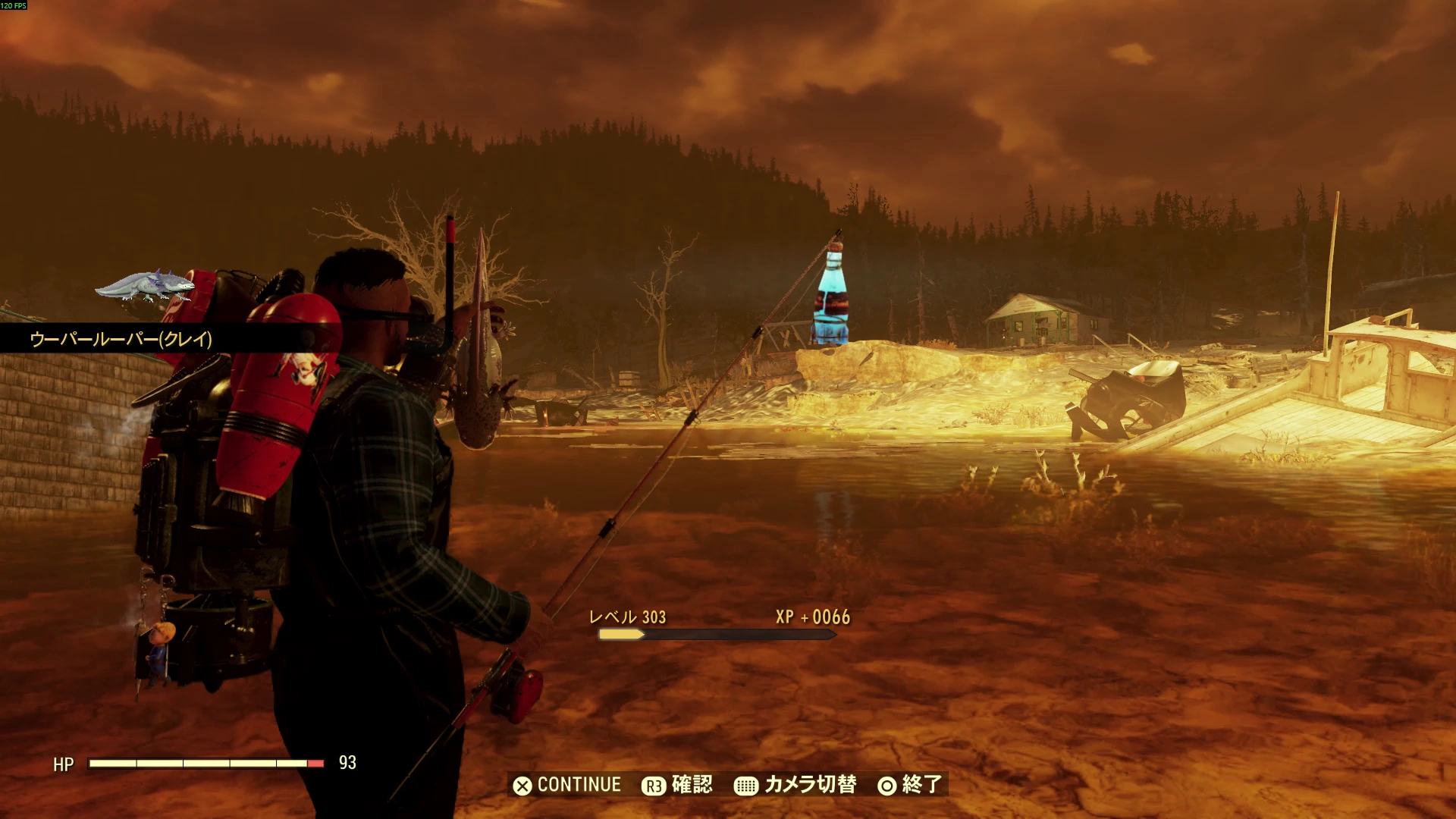Choose the 確認 inspect option
The width and height of the screenshot is (1456, 819).
677,785
